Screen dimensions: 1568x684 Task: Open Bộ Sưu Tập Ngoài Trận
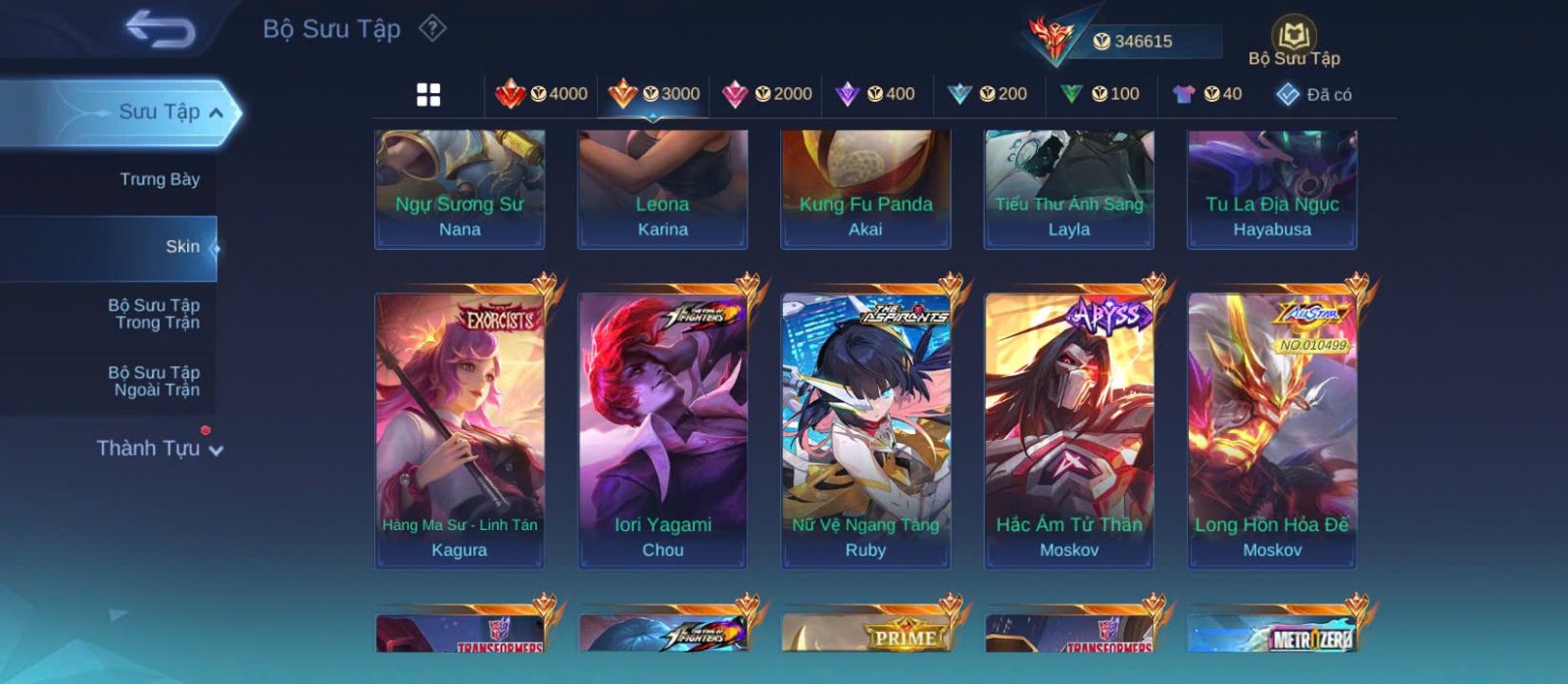[154, 381]
